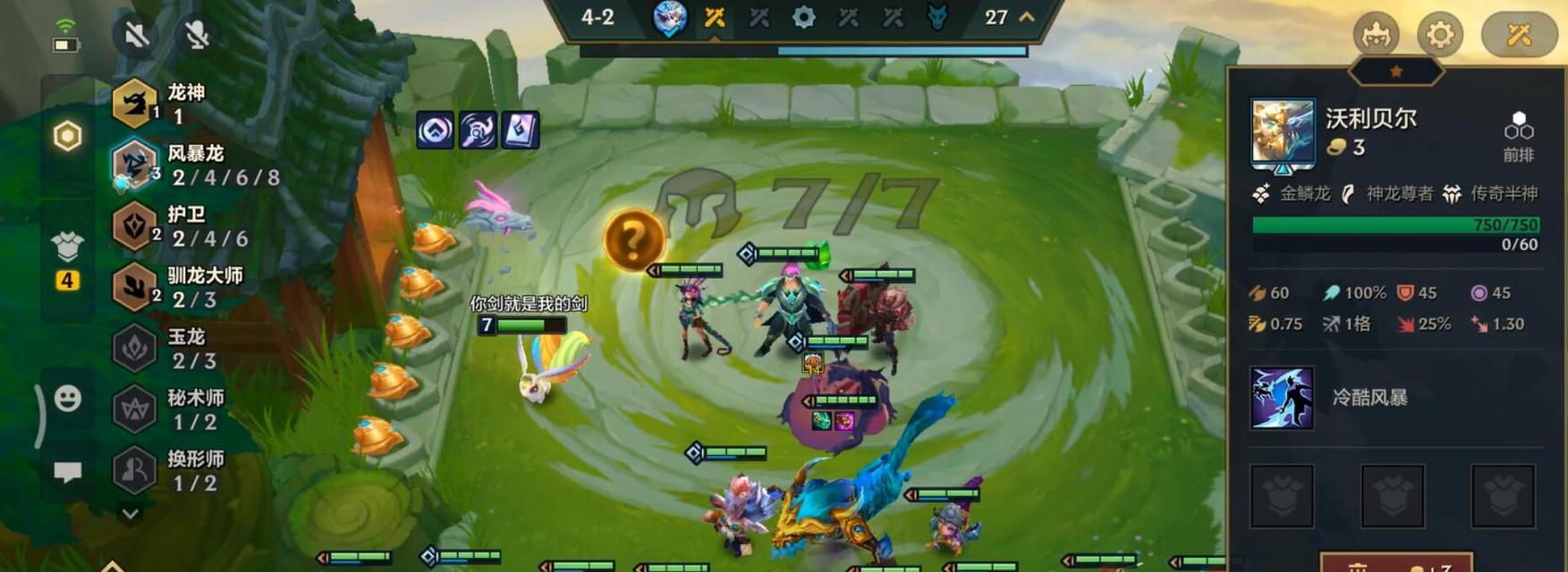Click the hexagon icon in left sidebar
Screen dimensions: 1568x572
68,136
